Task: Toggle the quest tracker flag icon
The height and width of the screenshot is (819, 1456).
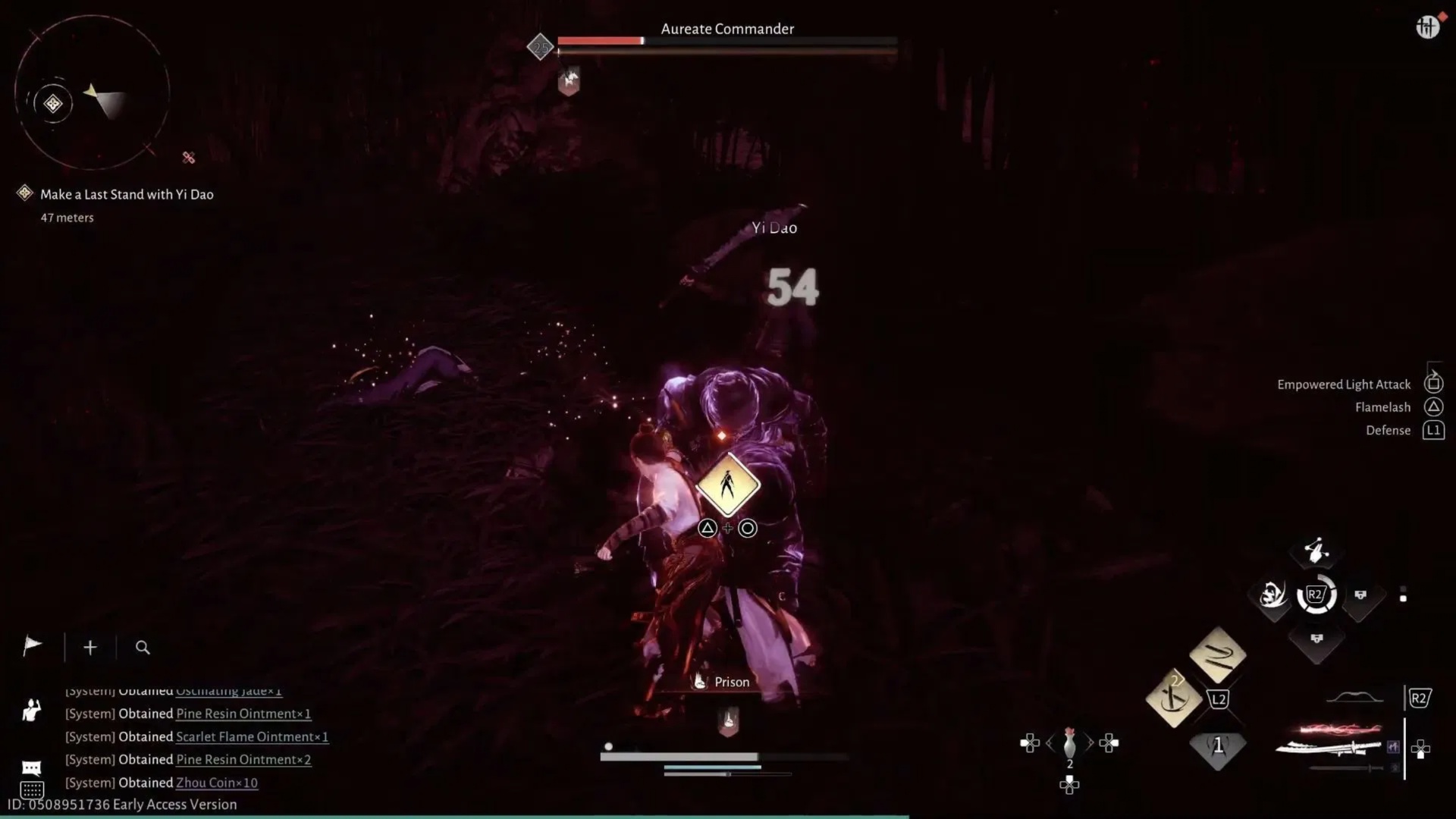Action: (x=32, y=647)
